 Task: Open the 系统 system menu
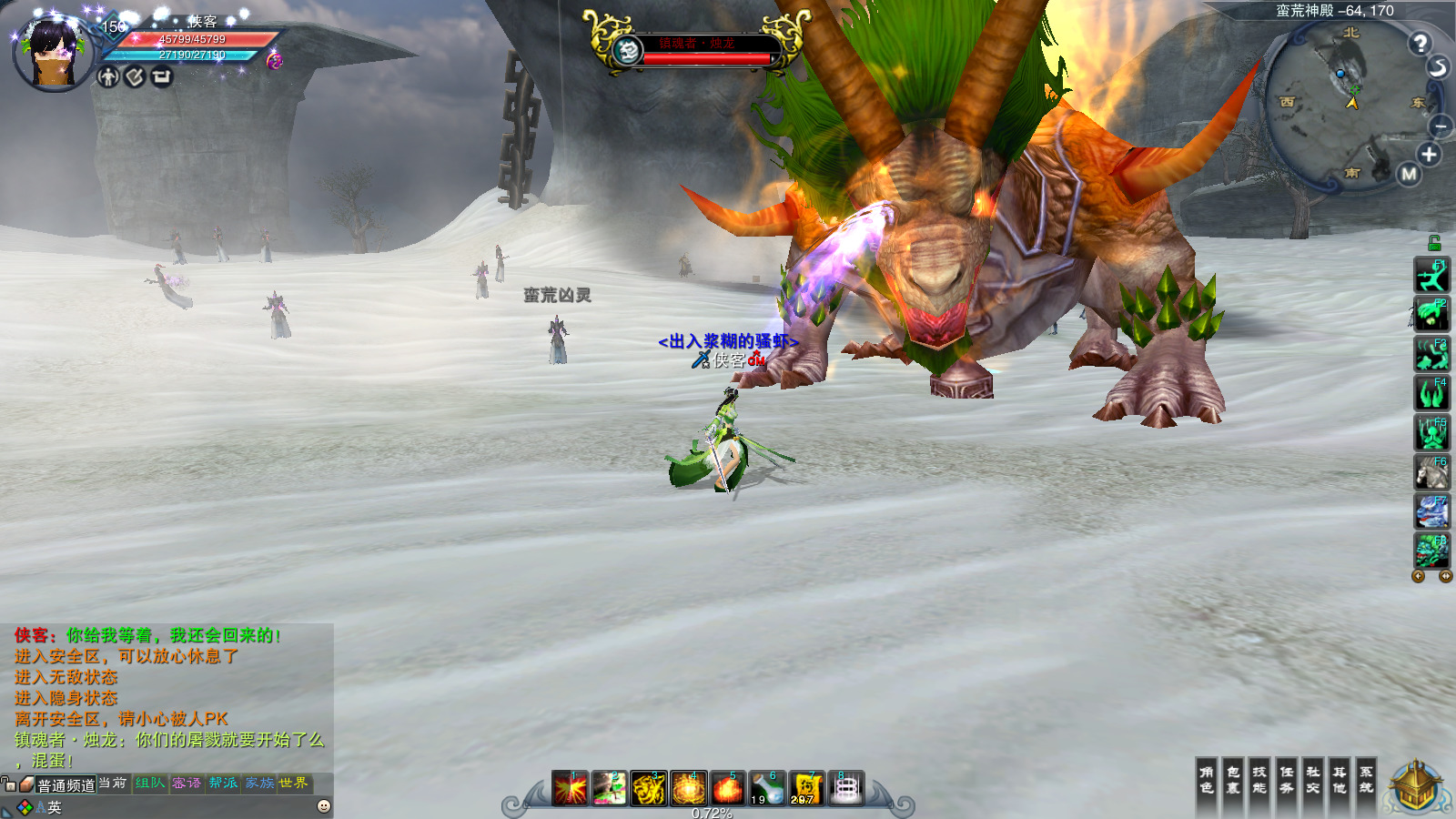(1367, 780)
